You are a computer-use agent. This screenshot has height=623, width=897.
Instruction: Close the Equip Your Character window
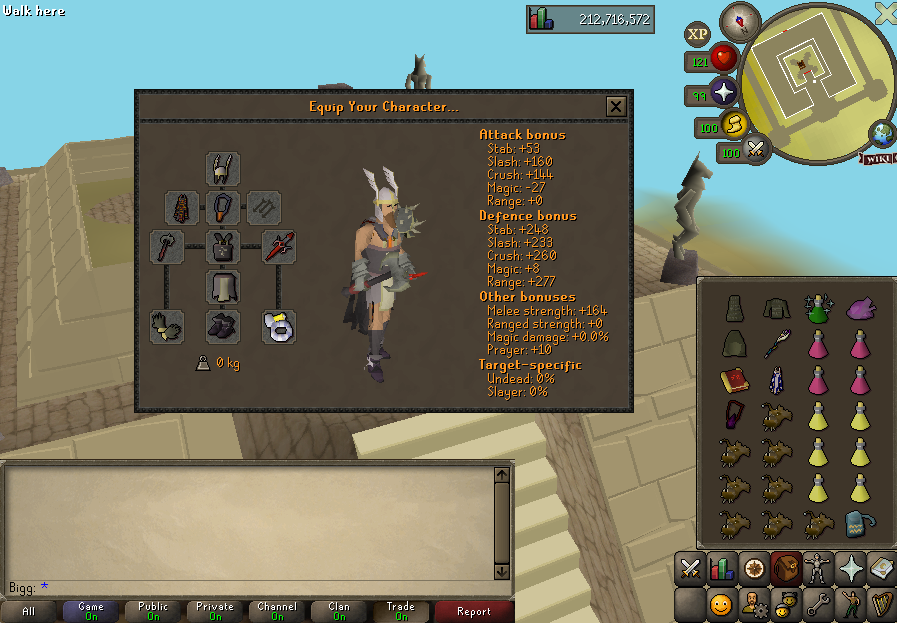tap(616, 107)
